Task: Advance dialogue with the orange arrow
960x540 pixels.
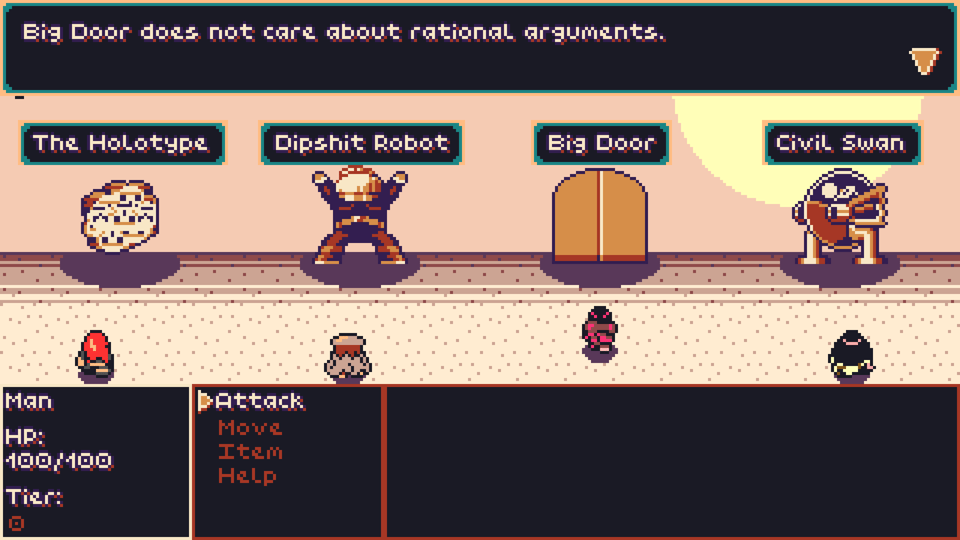Action: [925, 62]
